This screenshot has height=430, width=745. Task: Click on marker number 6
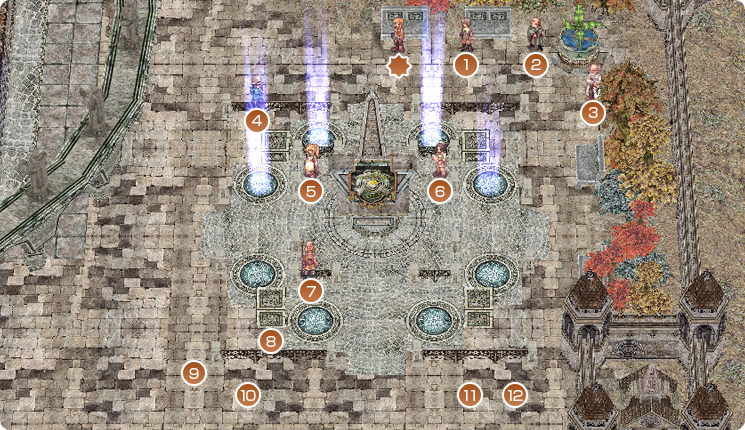(x=439, y=189)
